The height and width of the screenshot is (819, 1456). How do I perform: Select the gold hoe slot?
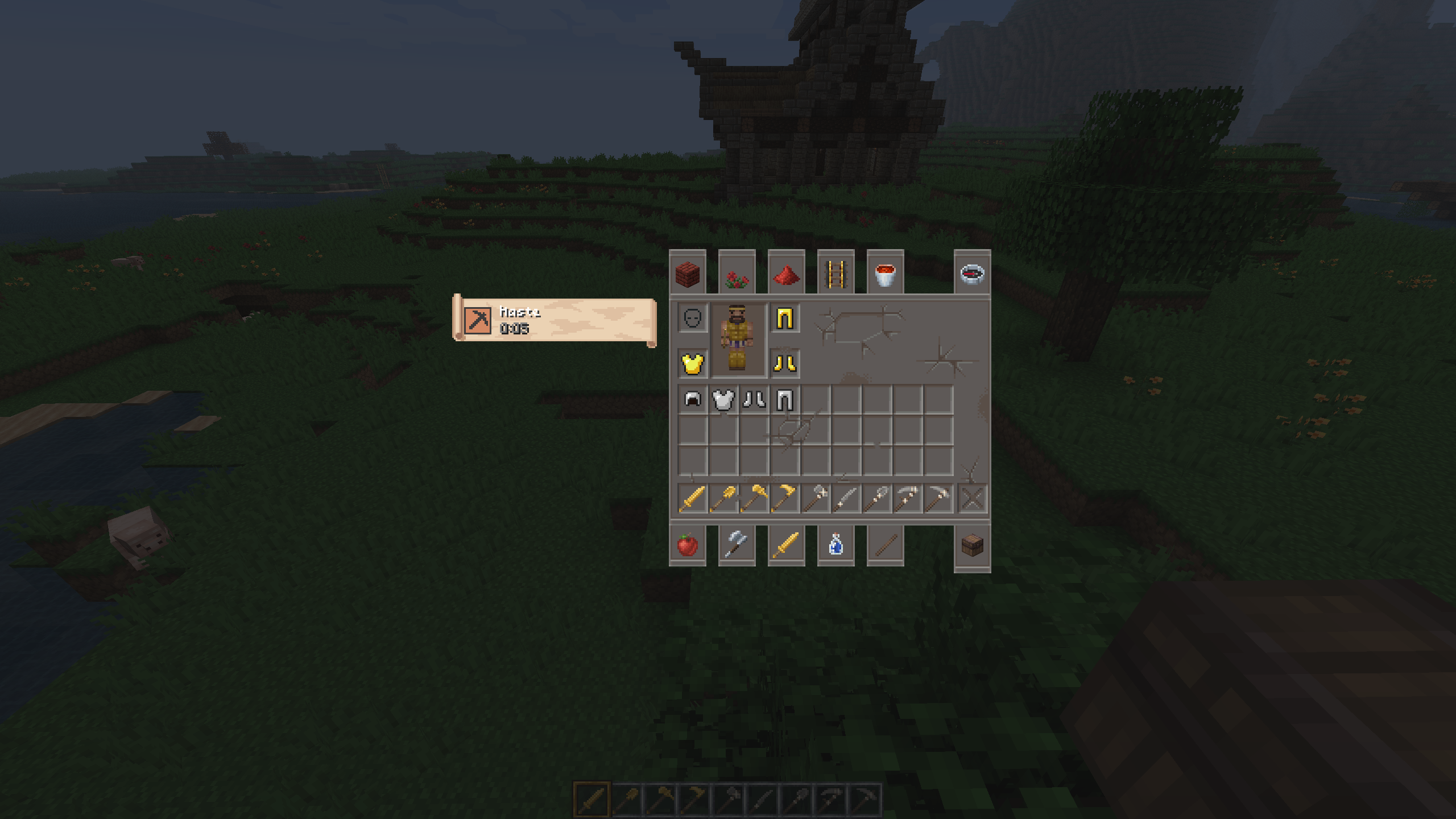point(785,499)
